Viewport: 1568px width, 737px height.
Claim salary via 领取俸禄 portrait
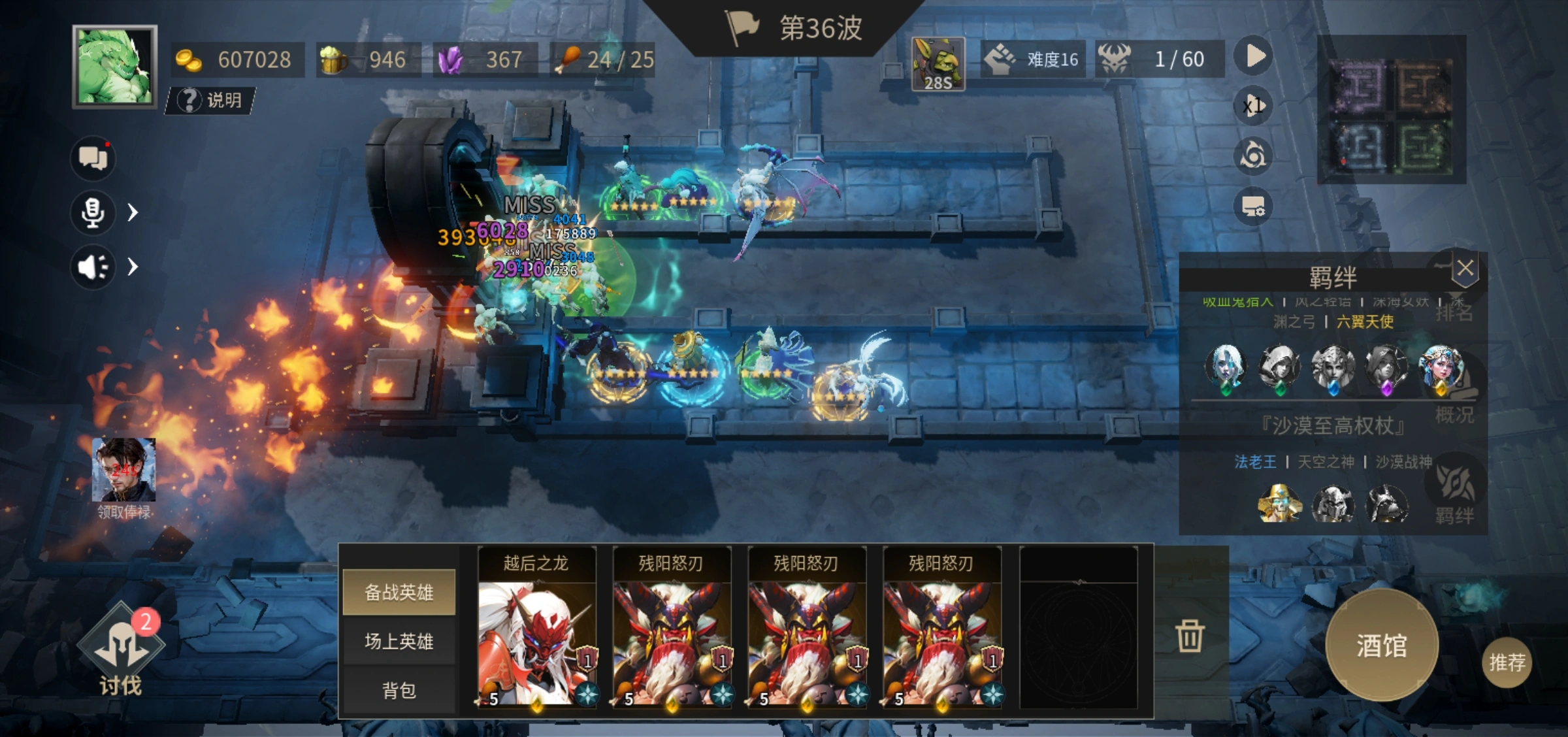pyautogui.click(x=123, y=472)
